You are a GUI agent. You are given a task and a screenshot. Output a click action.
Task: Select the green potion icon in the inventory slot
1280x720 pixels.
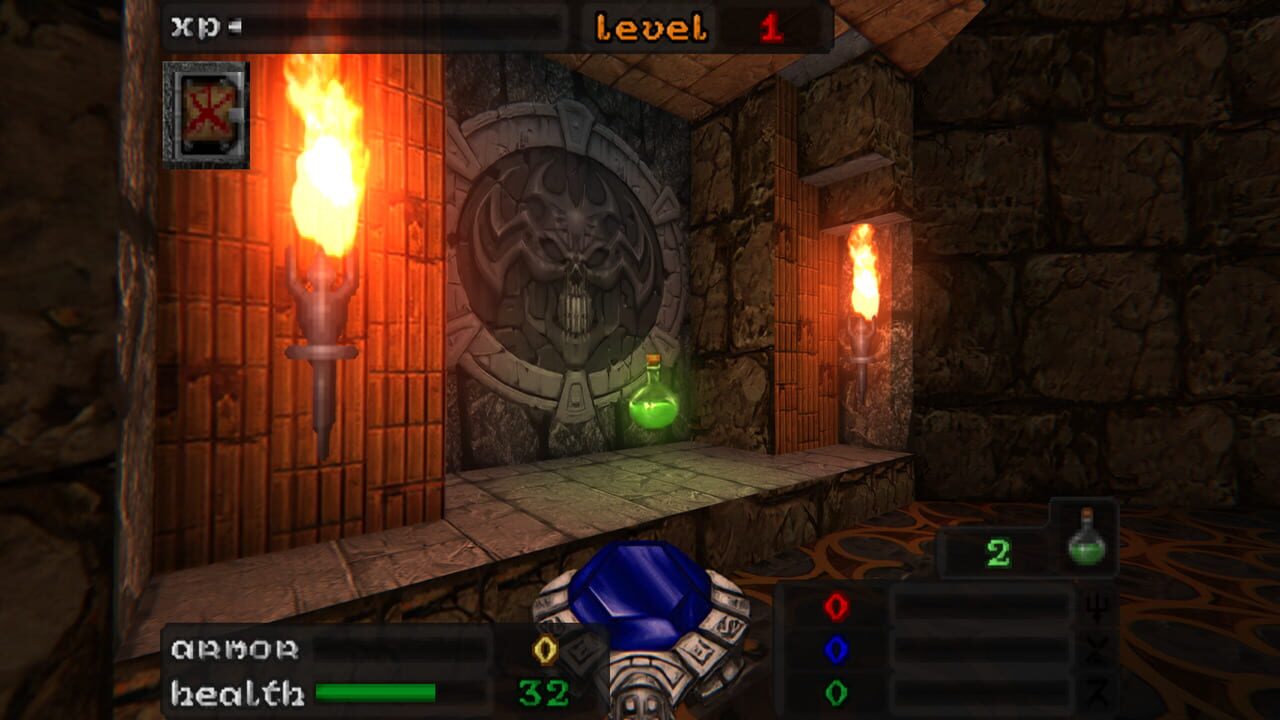click(1087, 552)
